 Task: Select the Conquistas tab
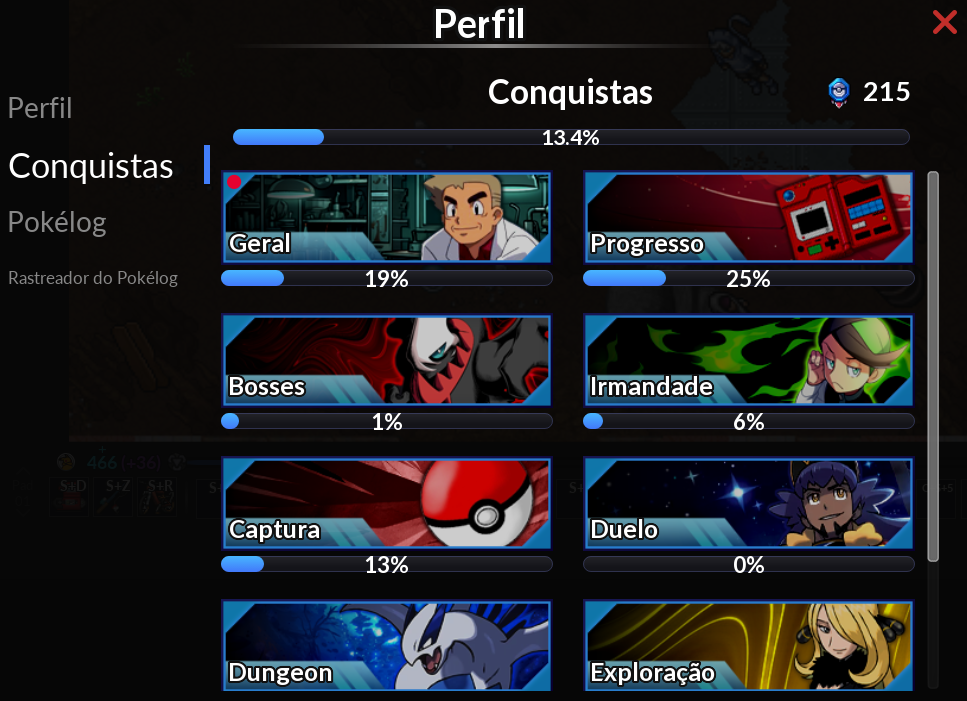click(91, 166)
